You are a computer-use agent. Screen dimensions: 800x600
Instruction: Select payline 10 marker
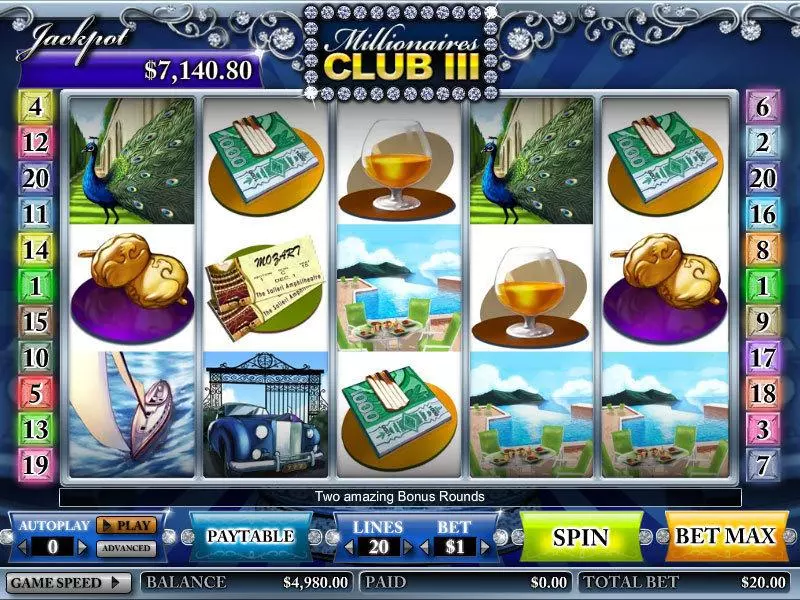pos(35,357)
